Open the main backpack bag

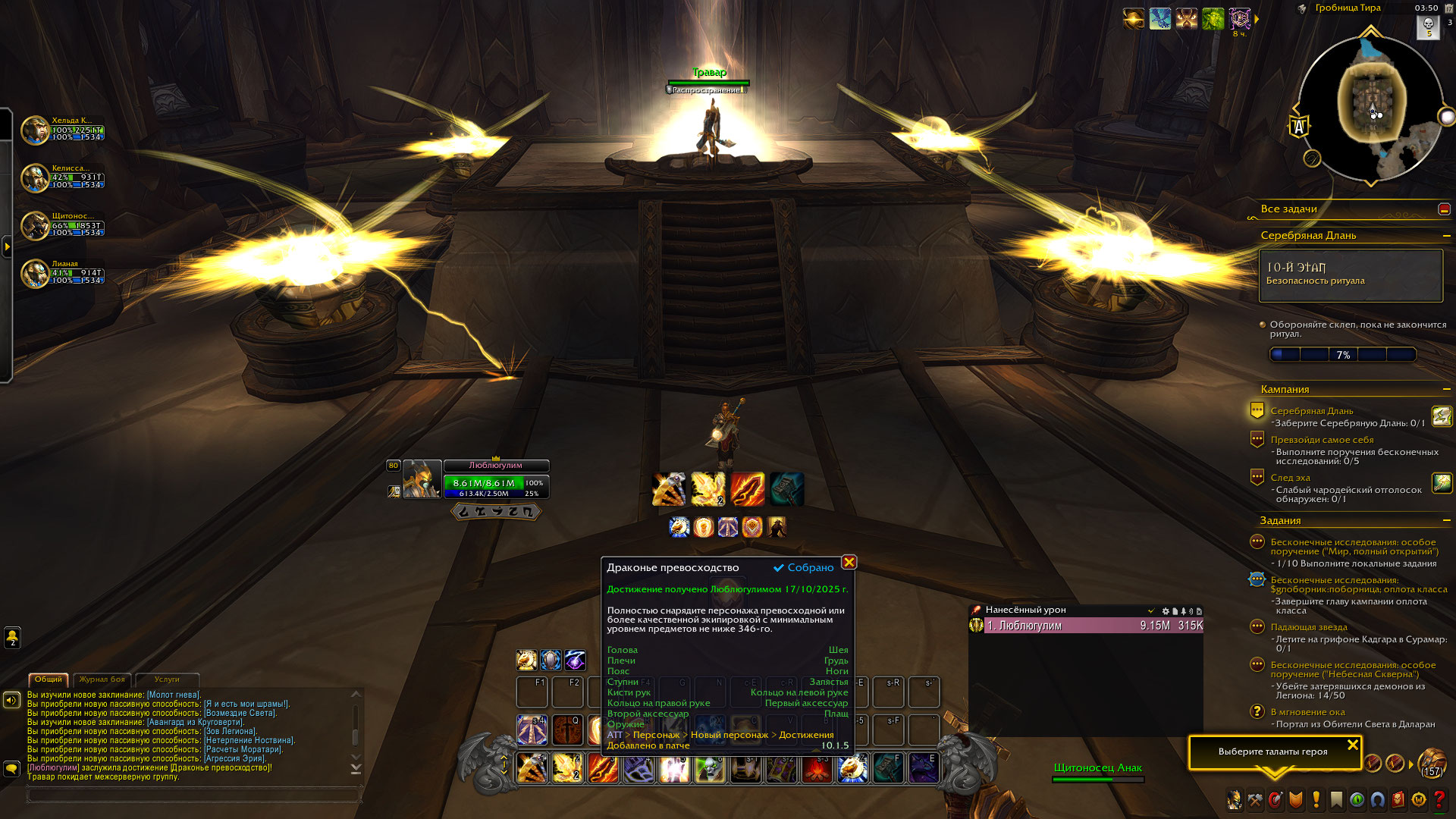1432,761
